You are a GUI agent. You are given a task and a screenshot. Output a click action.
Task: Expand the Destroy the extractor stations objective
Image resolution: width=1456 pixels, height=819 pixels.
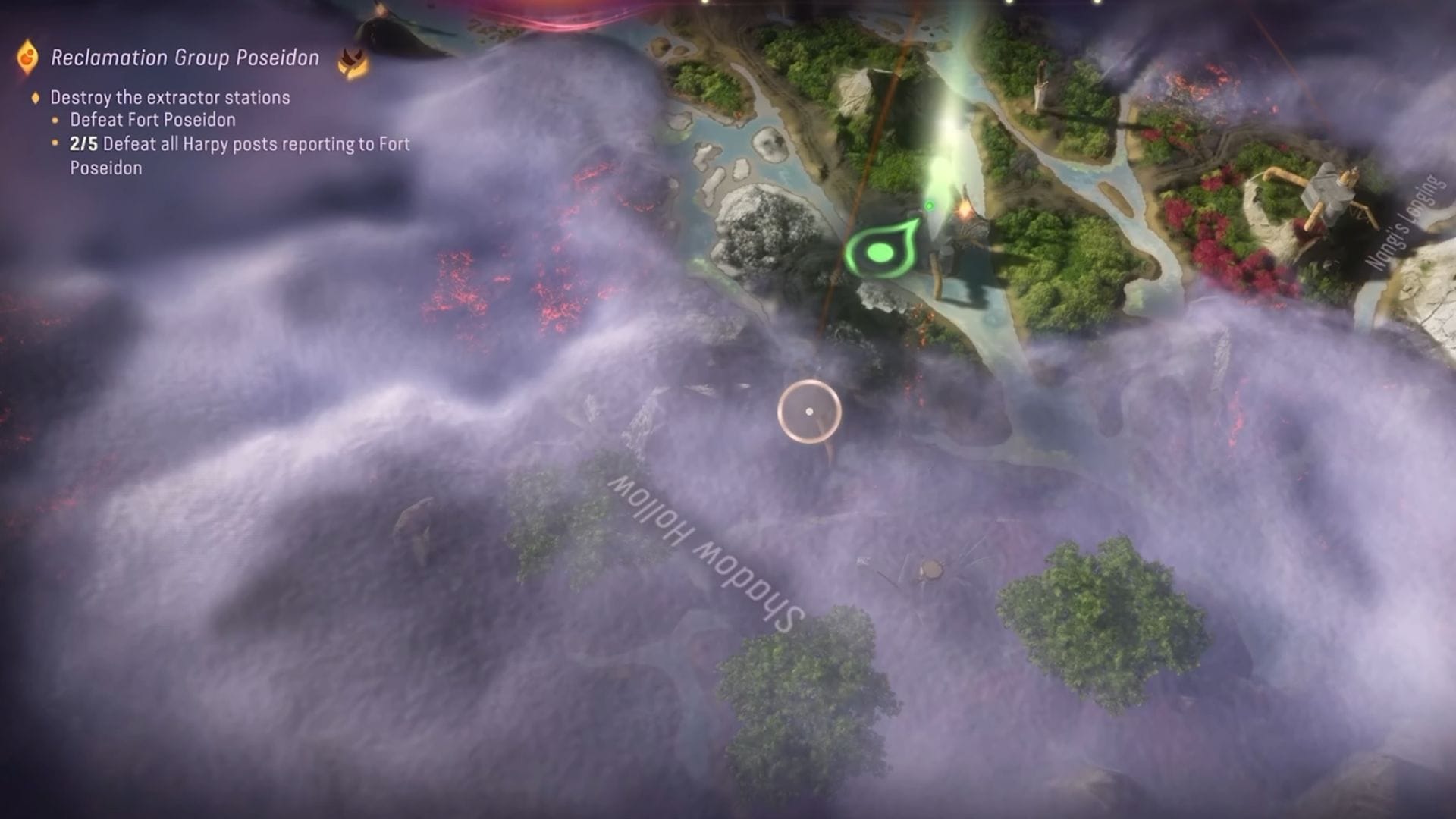[170, 98]
